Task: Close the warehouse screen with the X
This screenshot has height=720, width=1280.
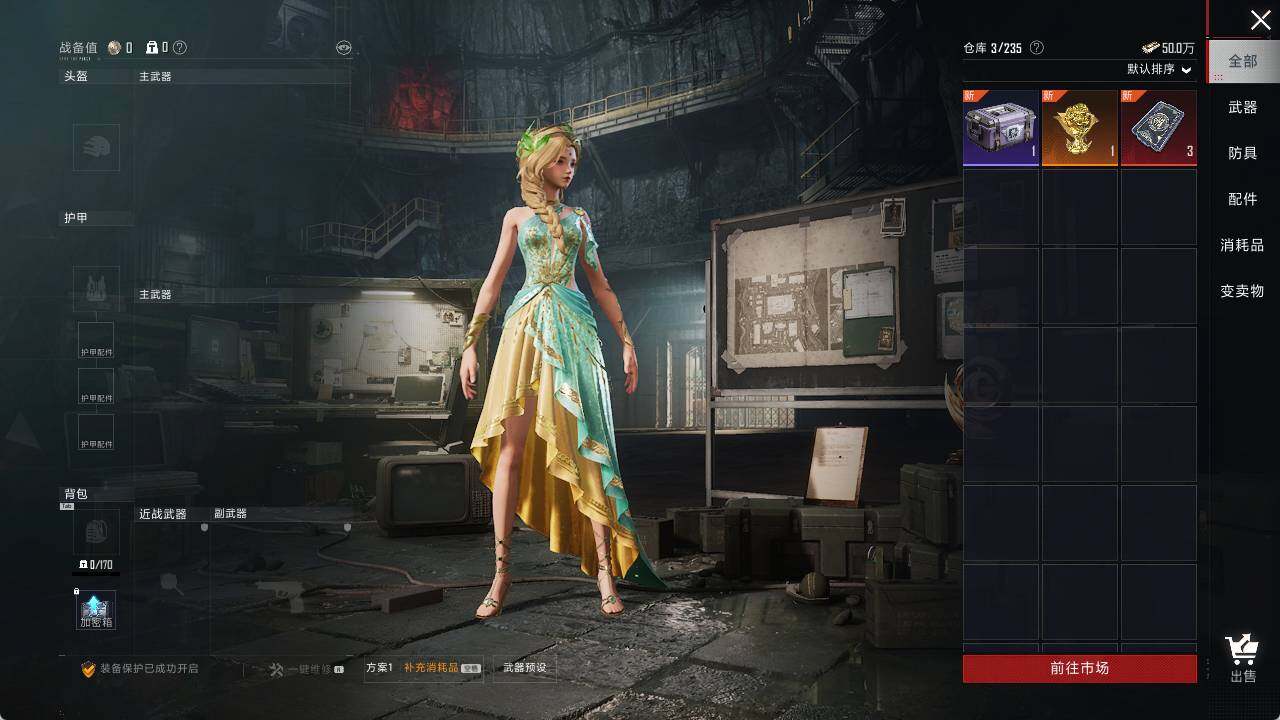Action: (1260, 20)
